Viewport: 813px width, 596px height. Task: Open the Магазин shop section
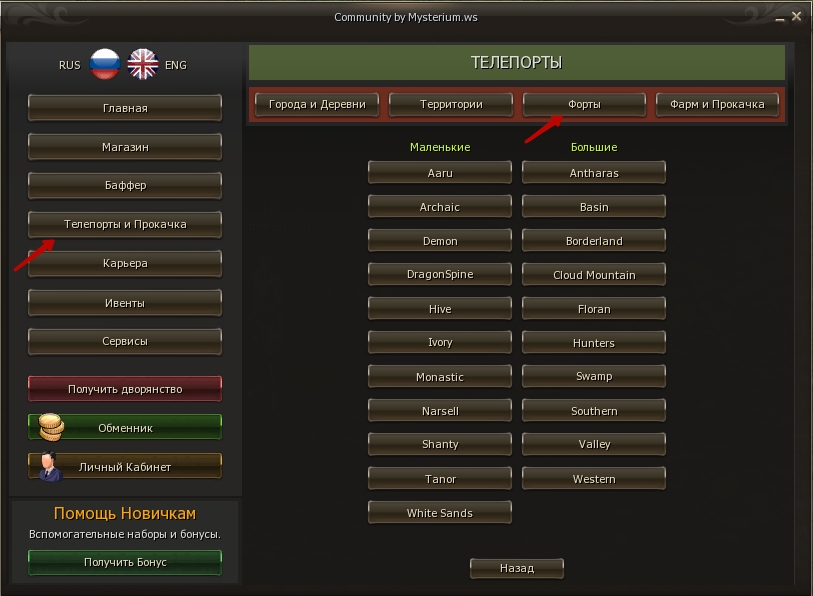[125, 147]
